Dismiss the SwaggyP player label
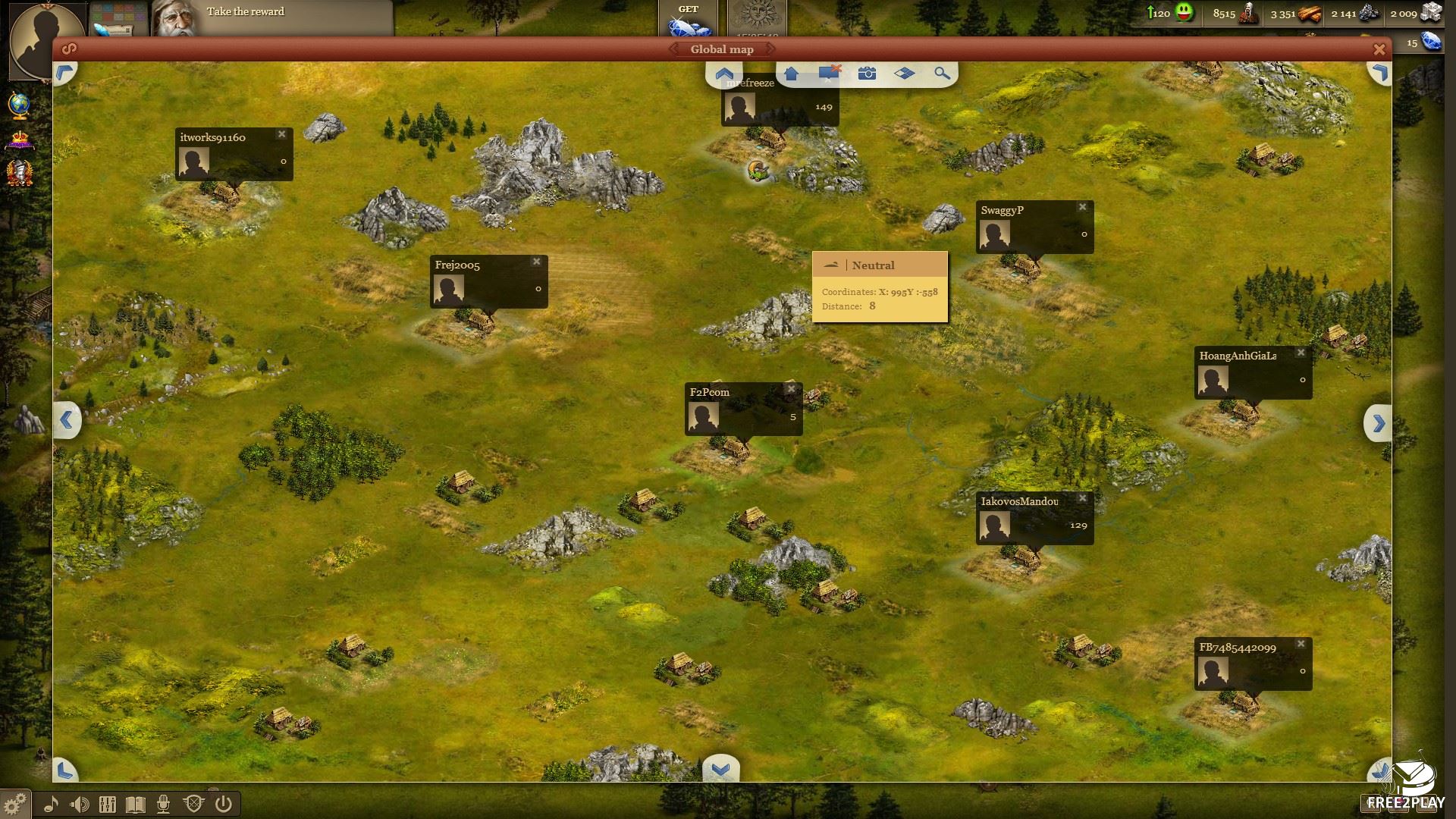This screenshot has width=1456, height=819. point(1082,207)
